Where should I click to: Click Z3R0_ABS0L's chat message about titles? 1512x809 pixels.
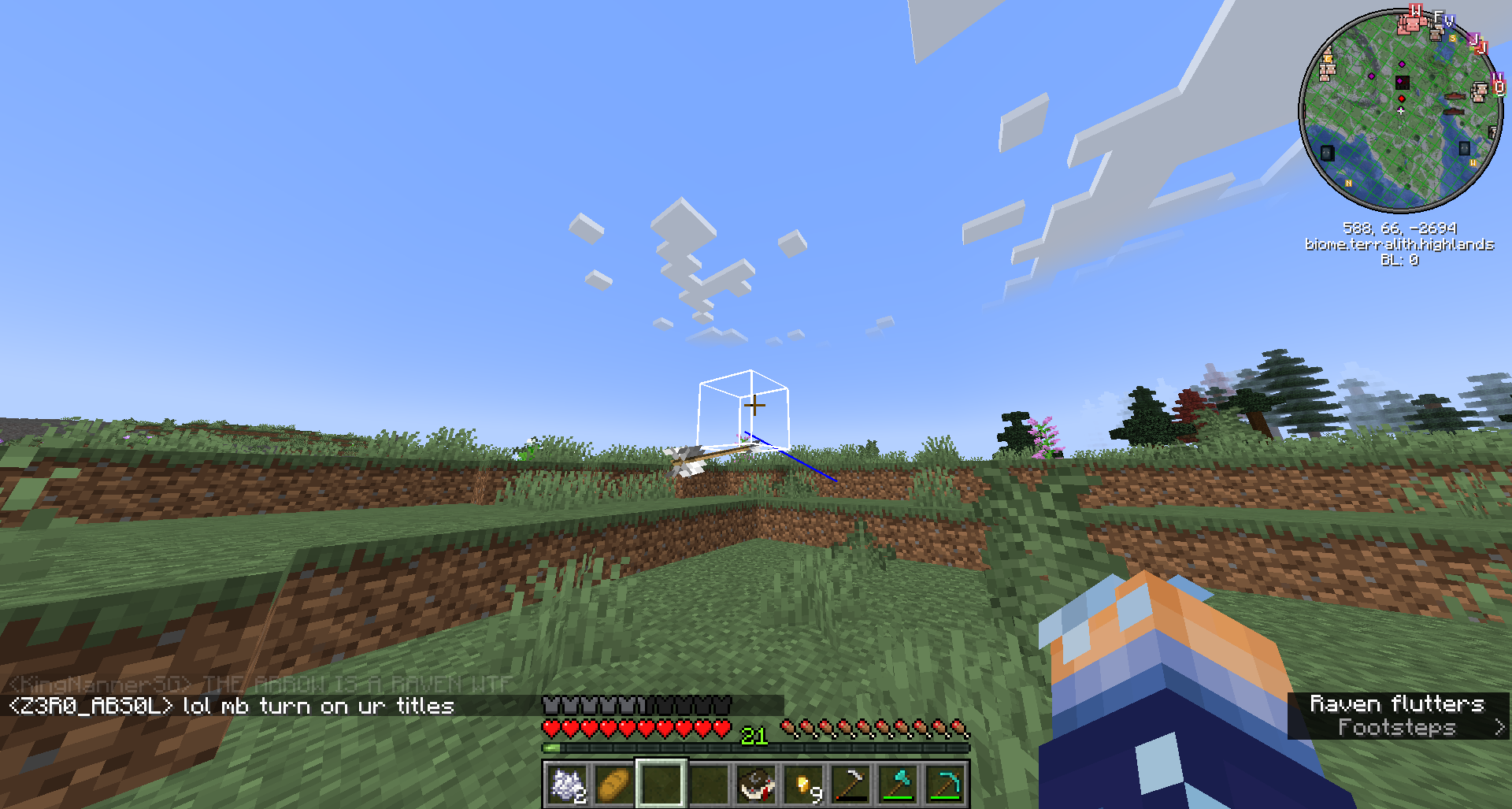[228, 707]
